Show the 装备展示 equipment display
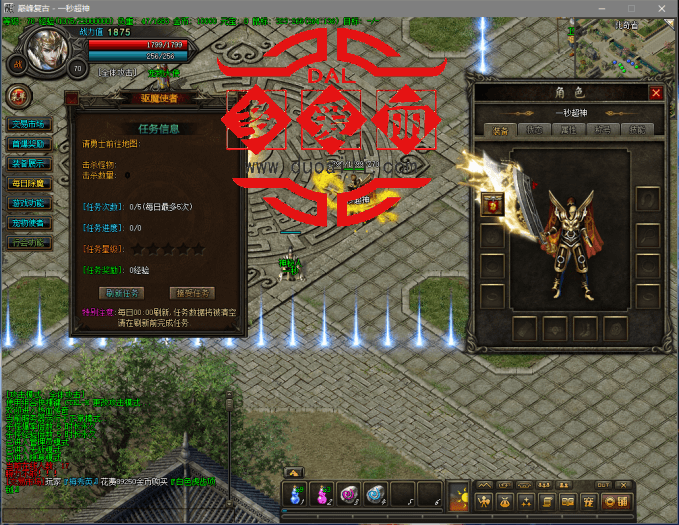This screenshot has height=525, width=679. pos(27,164)
